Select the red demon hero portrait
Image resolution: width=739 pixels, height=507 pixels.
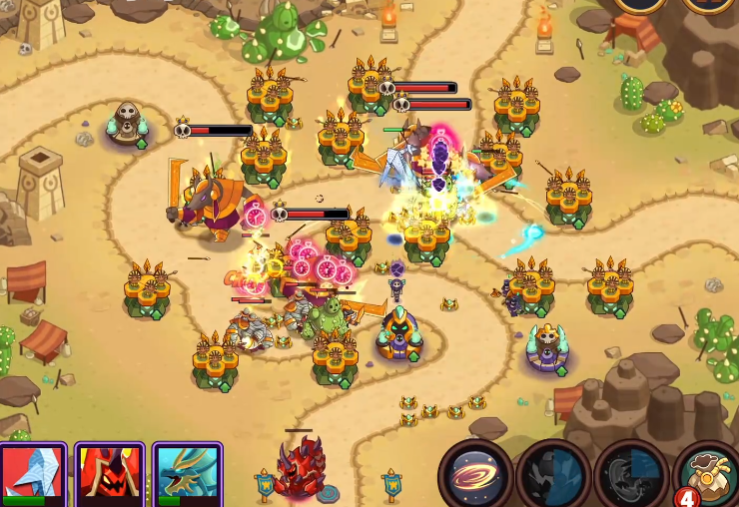[x=110, y=474]
